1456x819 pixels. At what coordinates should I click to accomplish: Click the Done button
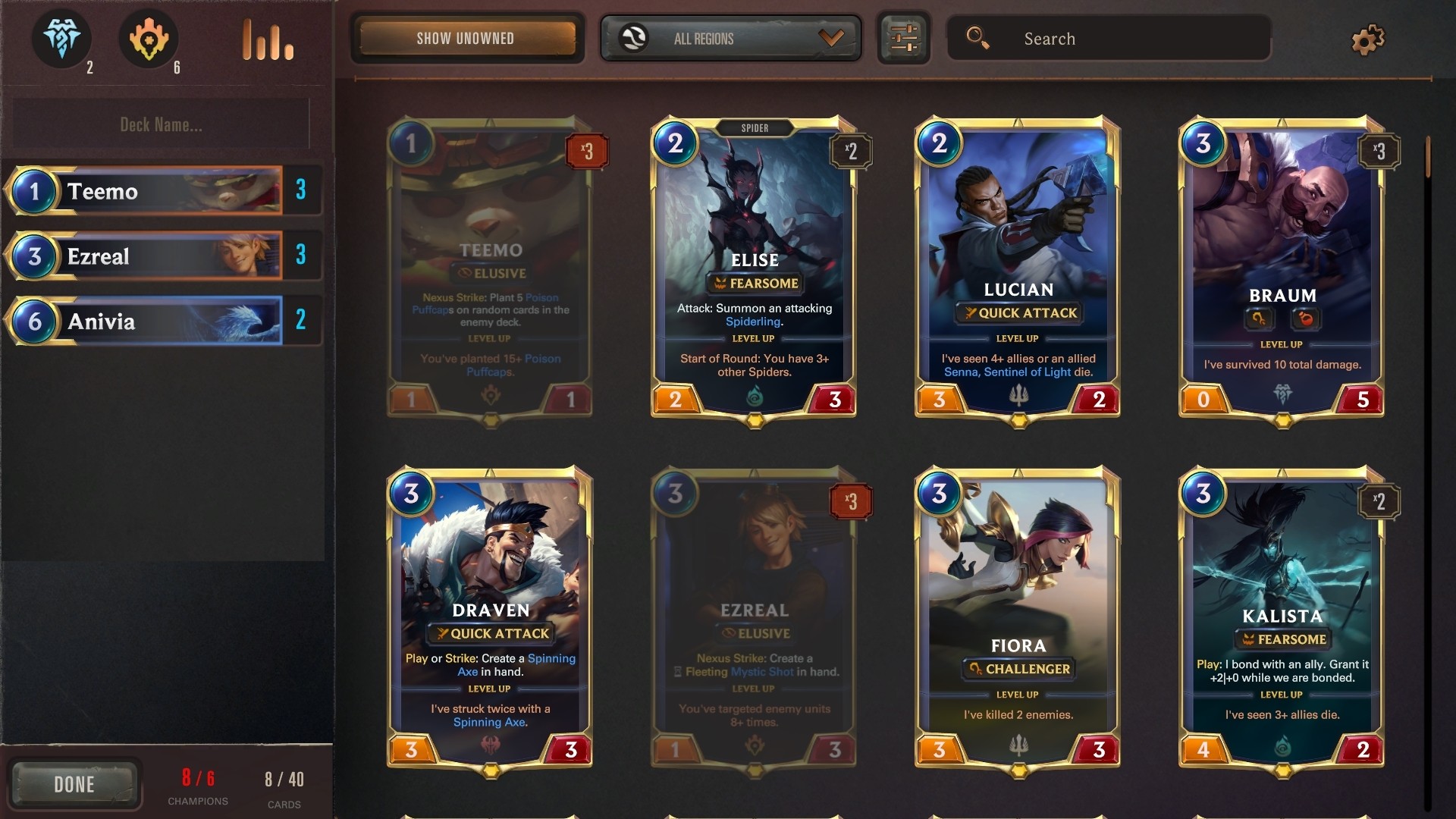pyautogui.click(x=76, y=784)
